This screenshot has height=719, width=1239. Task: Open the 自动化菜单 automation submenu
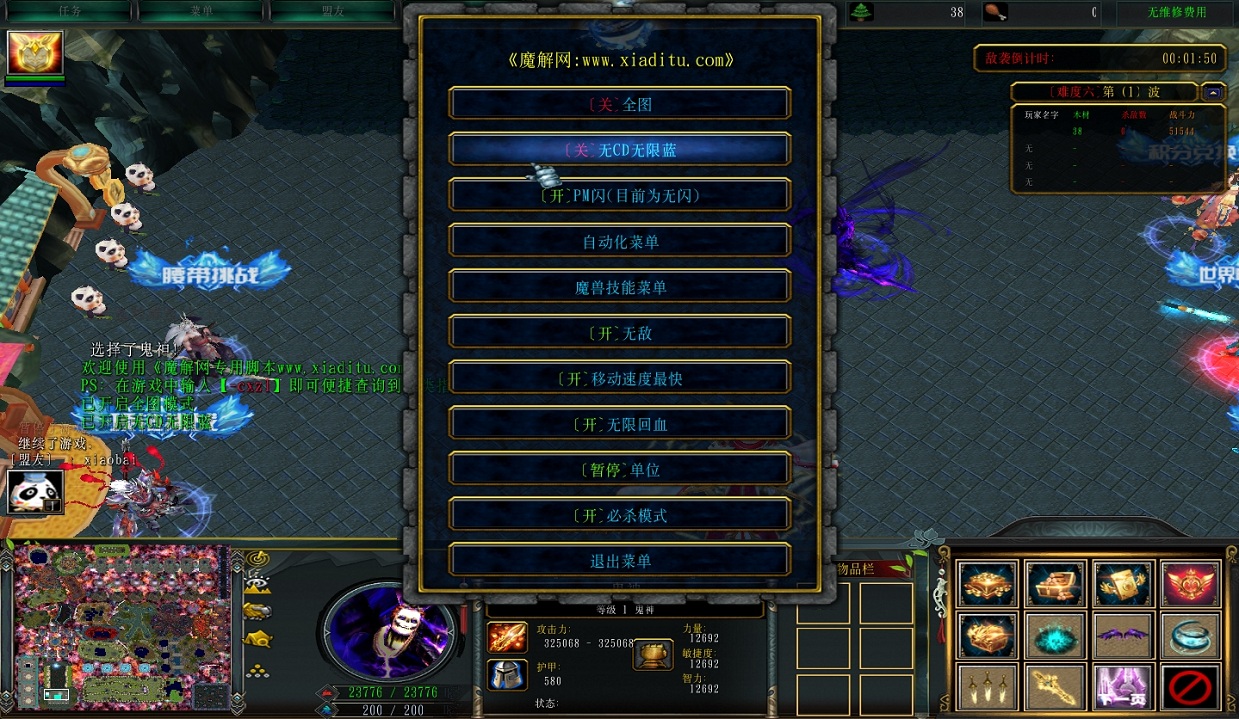coord(620,242)
